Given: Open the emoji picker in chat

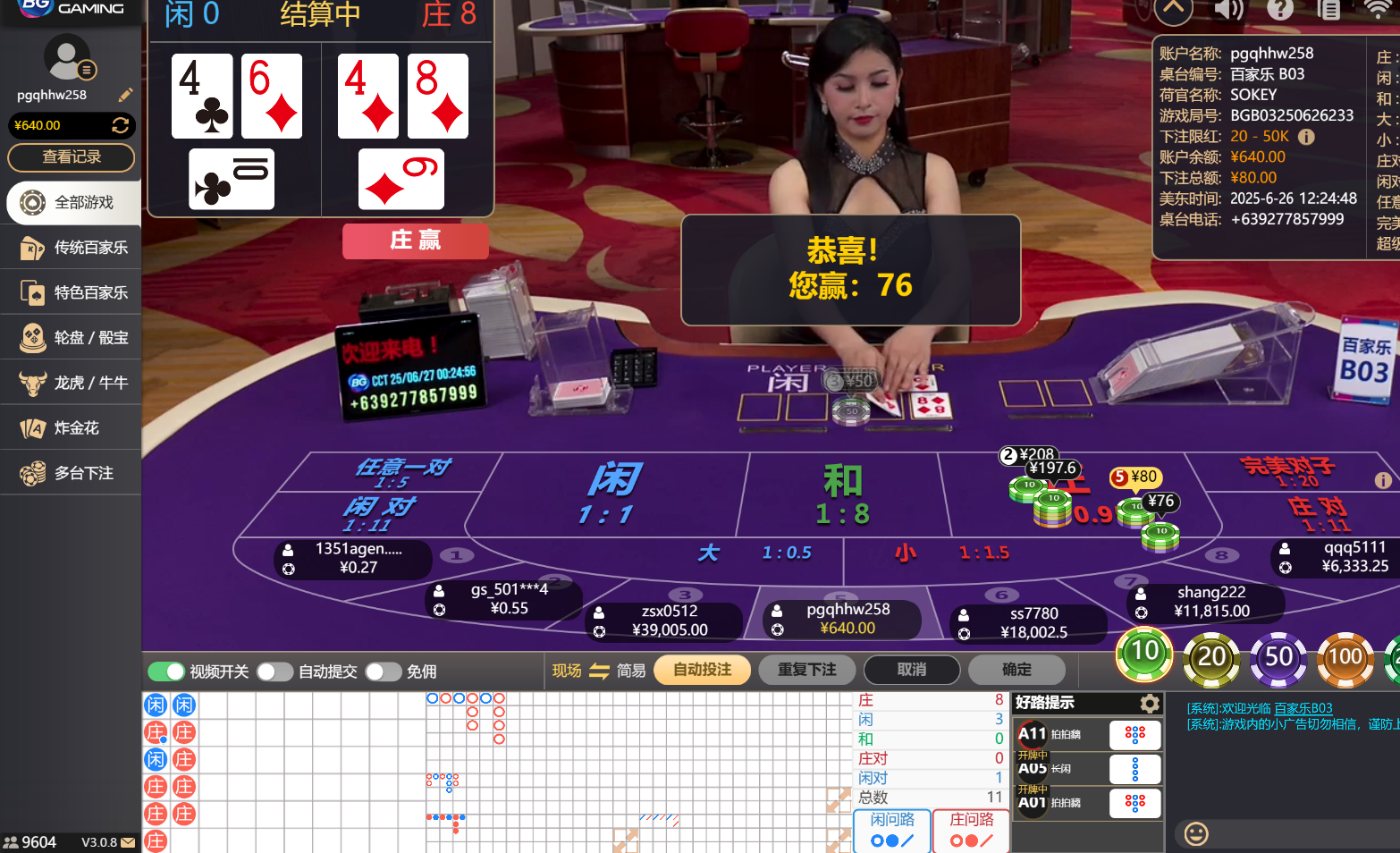Looking at the screenshot, I should [1195, 833].
